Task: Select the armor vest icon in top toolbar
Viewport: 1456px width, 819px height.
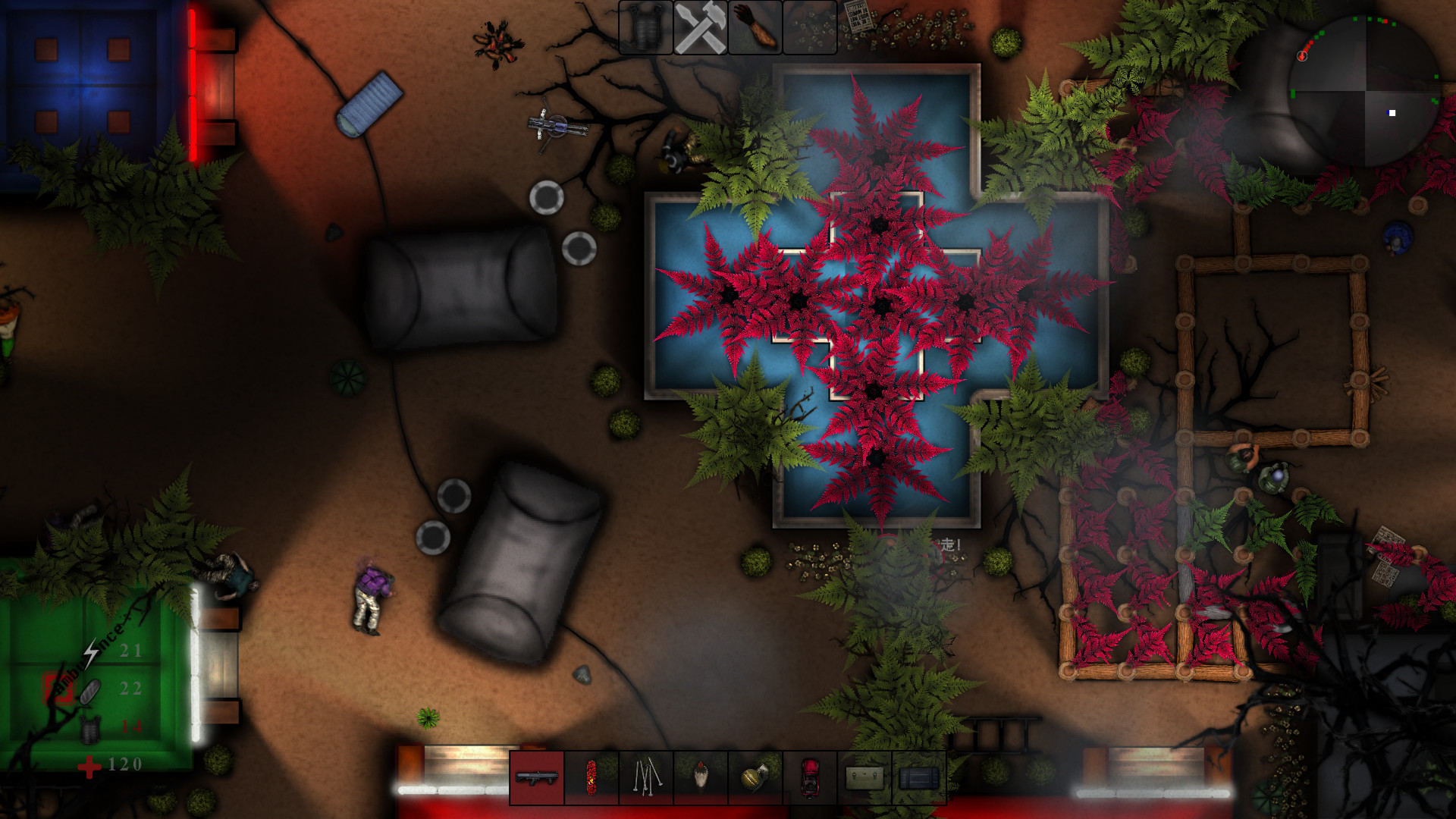Action: point(645,29)
